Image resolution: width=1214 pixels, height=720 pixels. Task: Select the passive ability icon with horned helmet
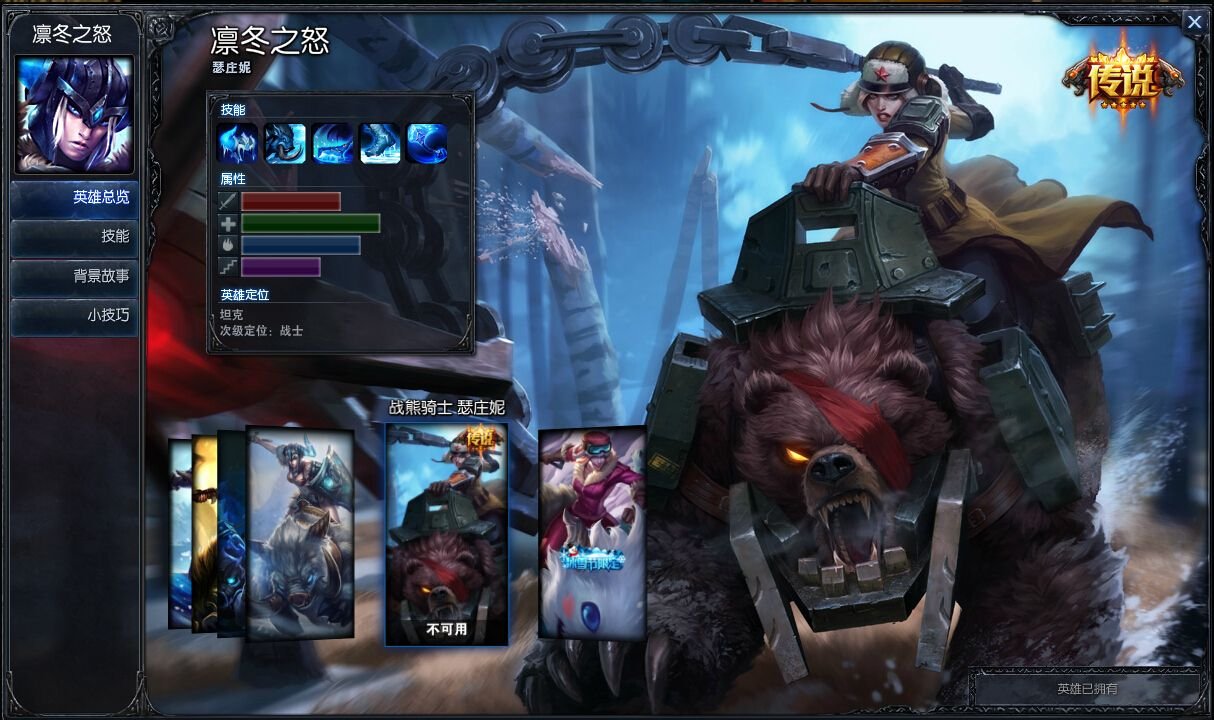coord(238,144)
